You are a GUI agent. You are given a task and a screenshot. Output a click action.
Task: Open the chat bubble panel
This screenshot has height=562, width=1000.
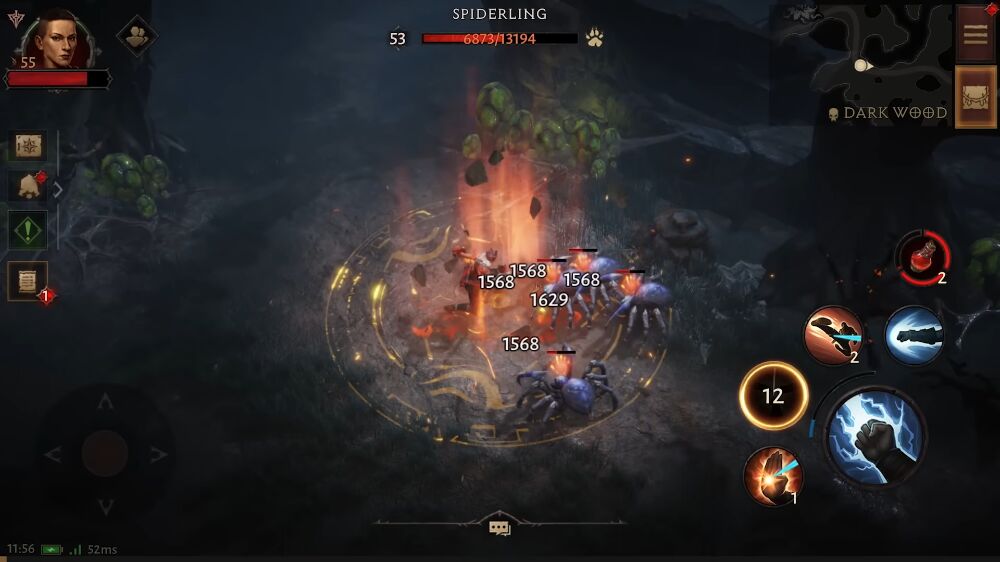[500, 527]
